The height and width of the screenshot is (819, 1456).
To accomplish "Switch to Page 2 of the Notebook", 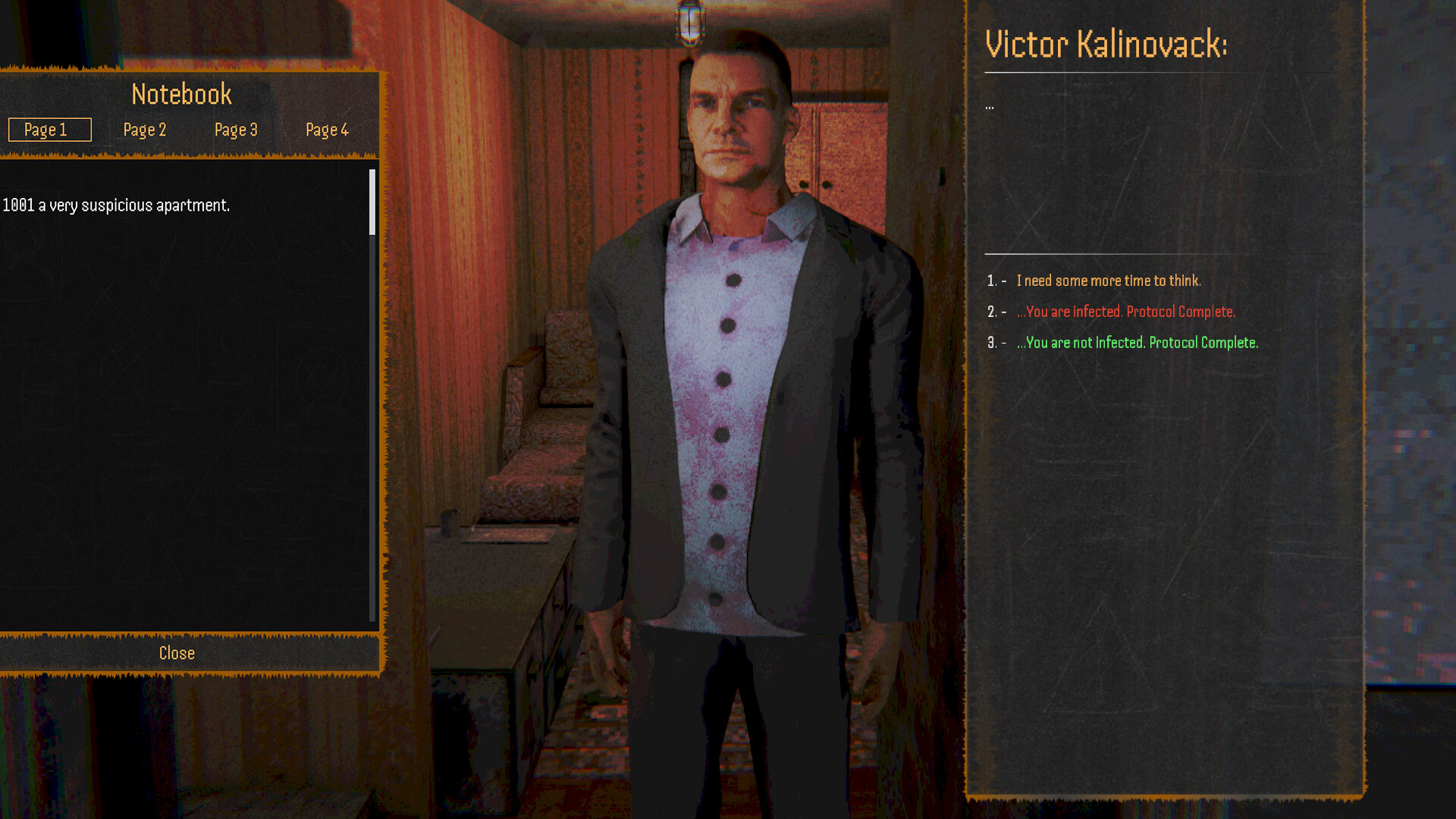I will (x=145, y=130).
